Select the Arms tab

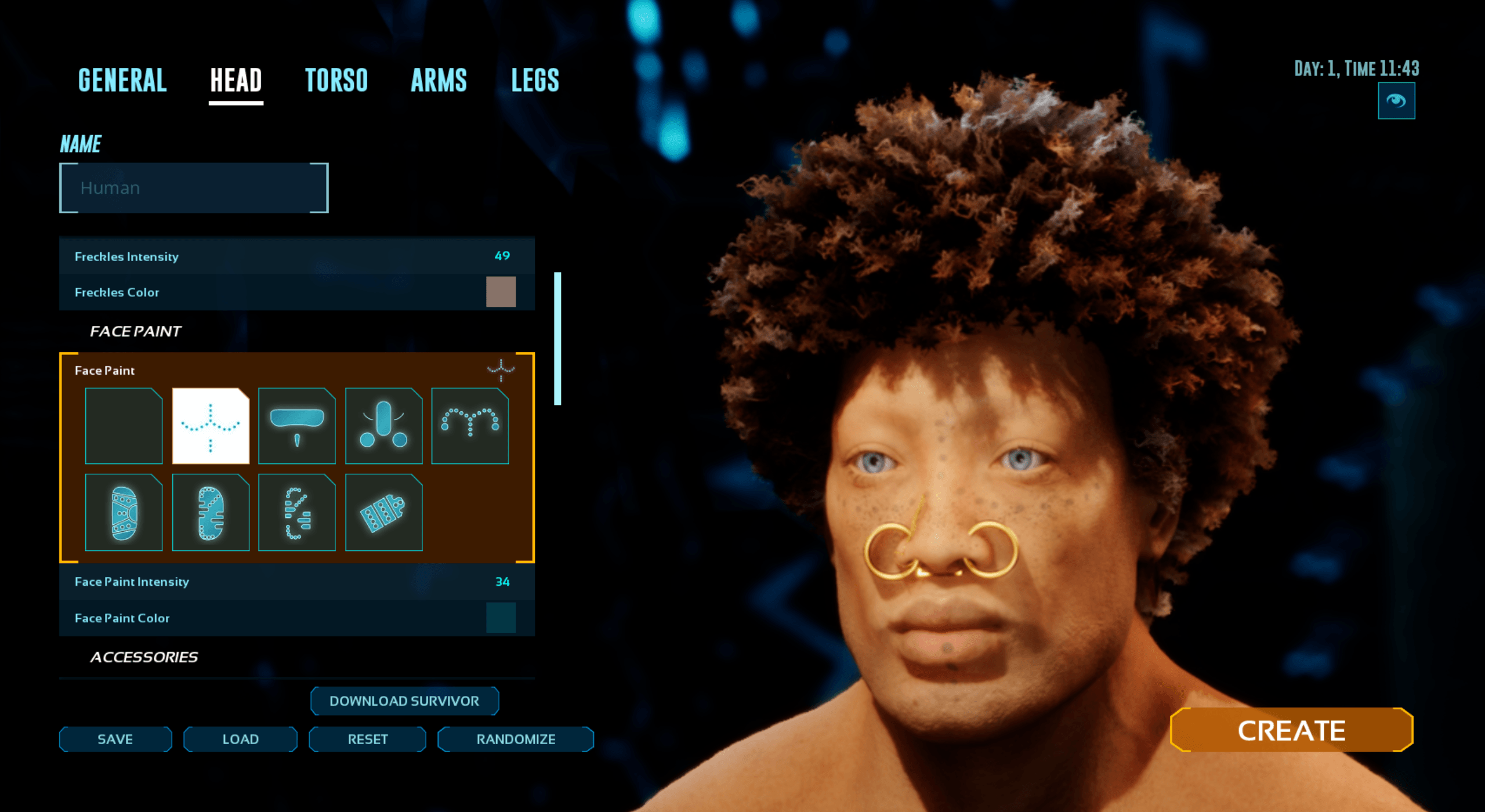[x=439, y=81]
